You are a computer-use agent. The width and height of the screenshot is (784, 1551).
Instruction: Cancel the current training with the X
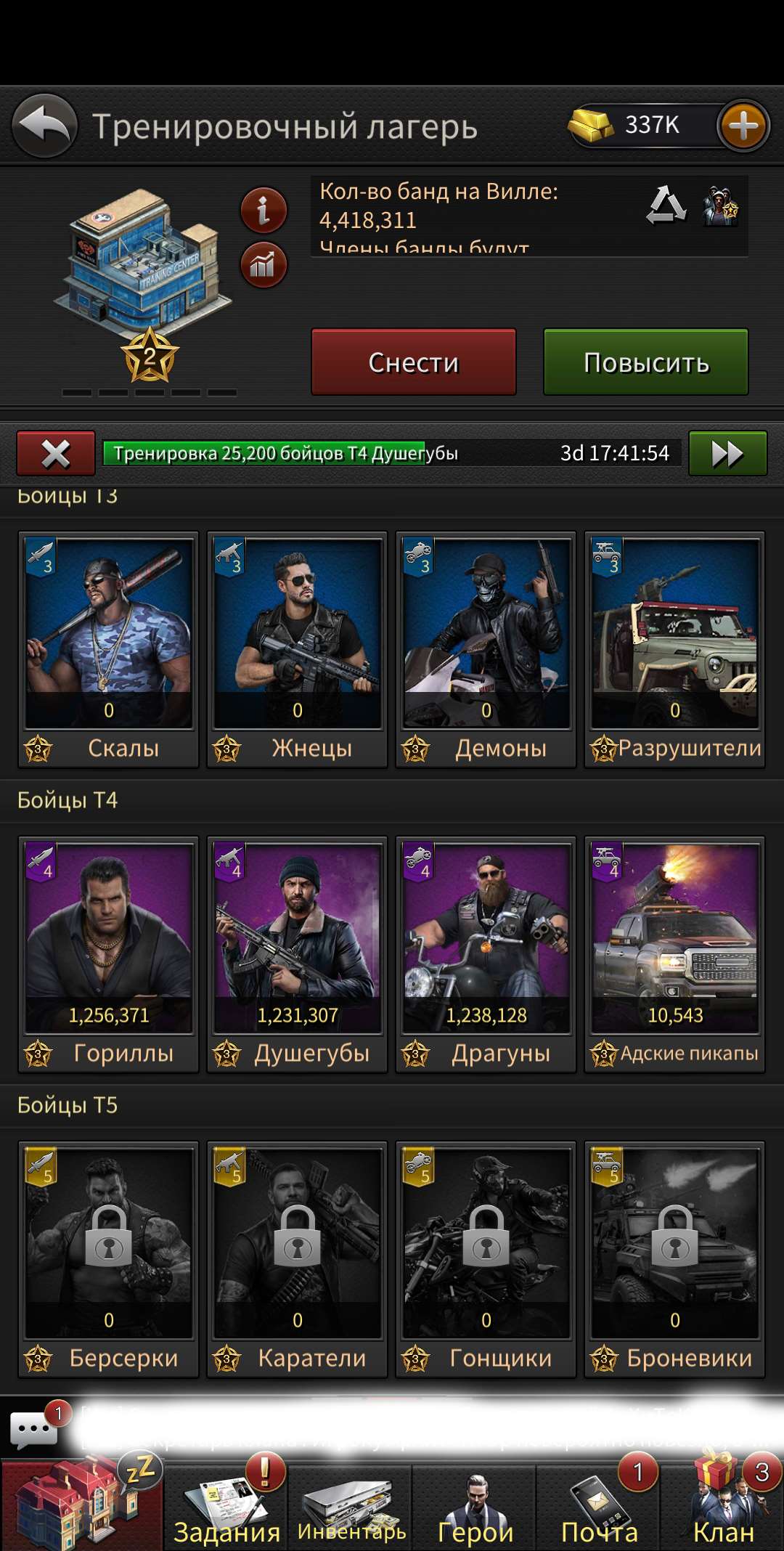(56, 454)
